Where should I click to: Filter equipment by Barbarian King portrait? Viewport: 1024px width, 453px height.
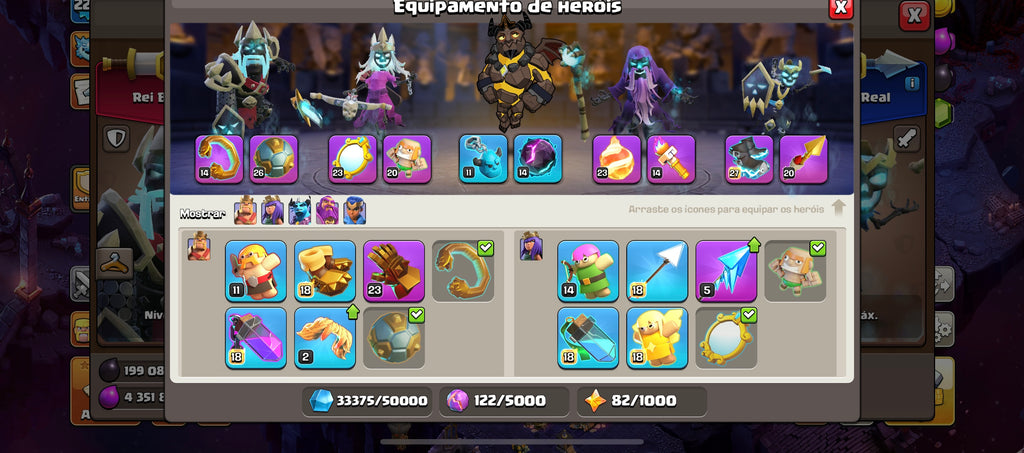tap(245, 211)
